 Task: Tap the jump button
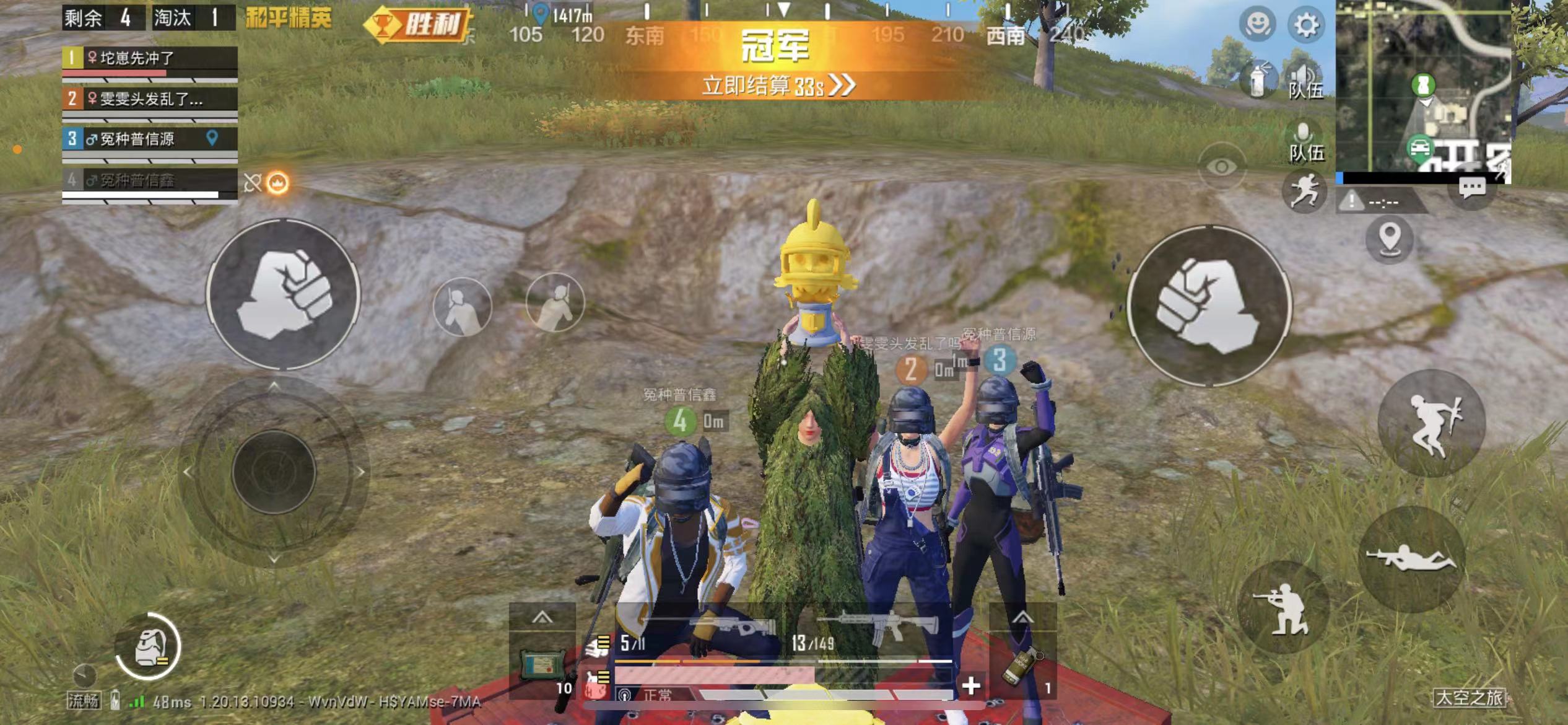(x=1432, y=424)
